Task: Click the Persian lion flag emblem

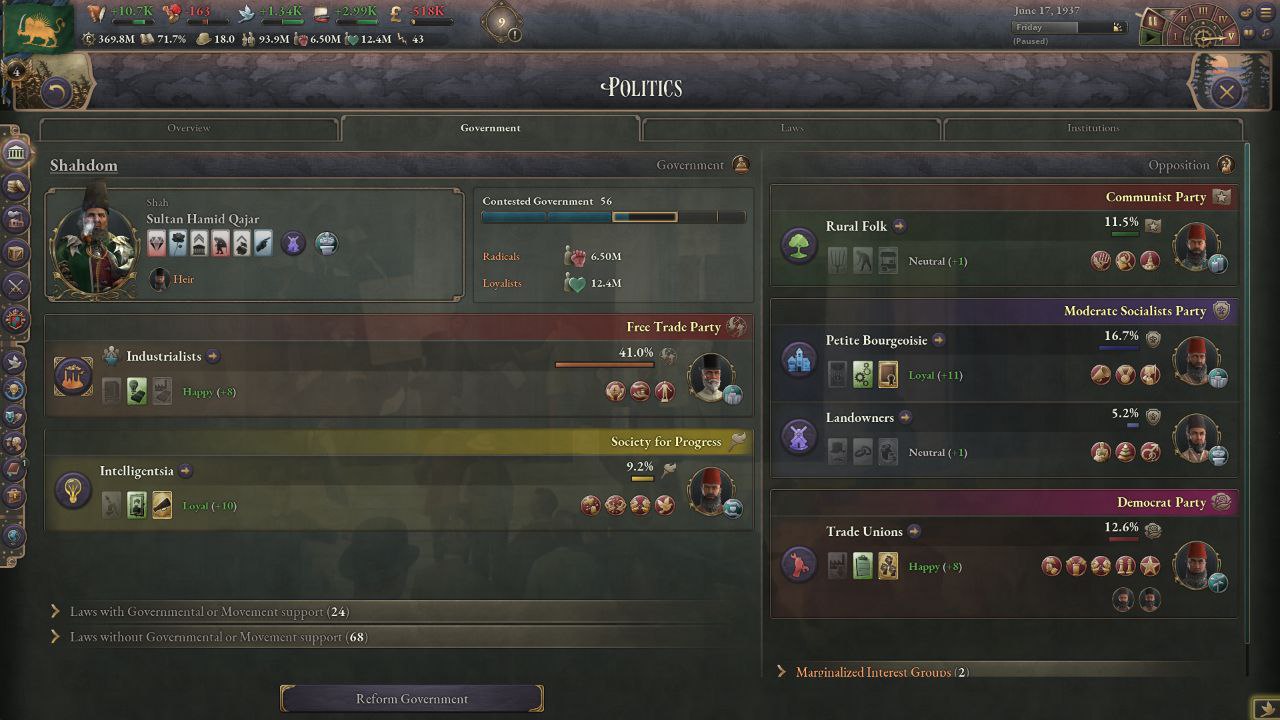Action: coord(38,27)
